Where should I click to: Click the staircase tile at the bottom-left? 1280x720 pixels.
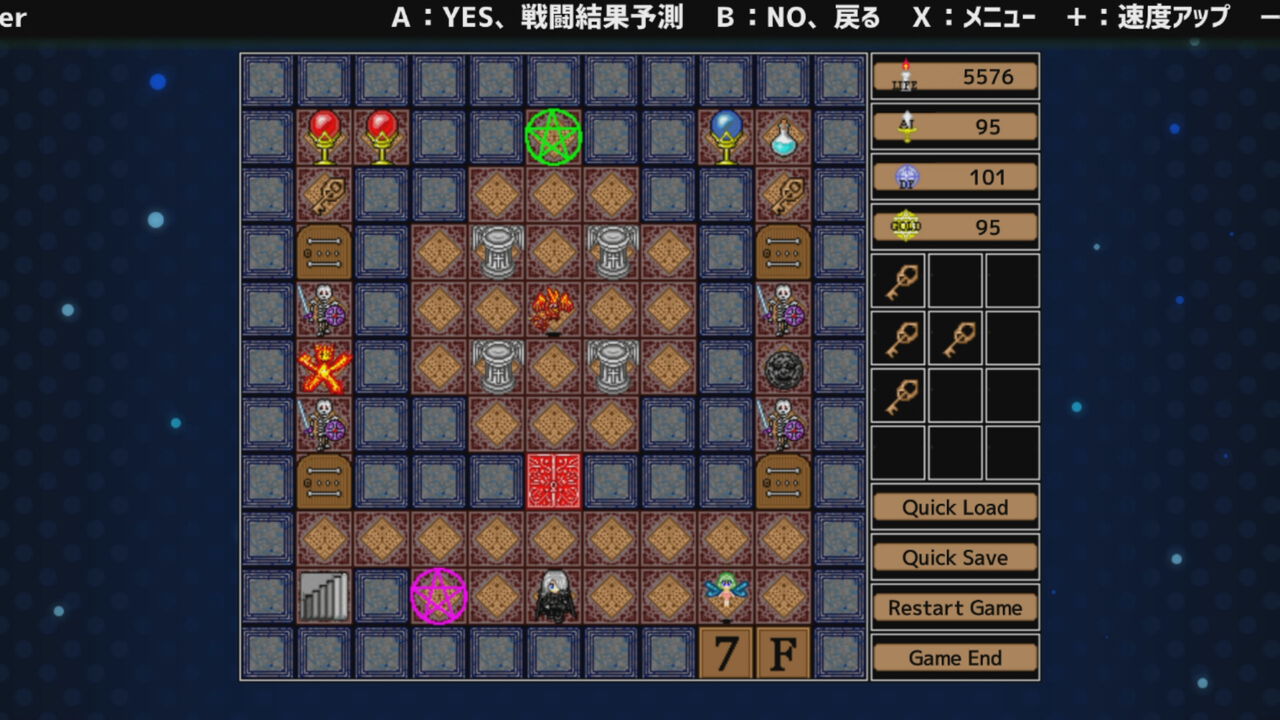pyautogui.click(x=324, y=594)
